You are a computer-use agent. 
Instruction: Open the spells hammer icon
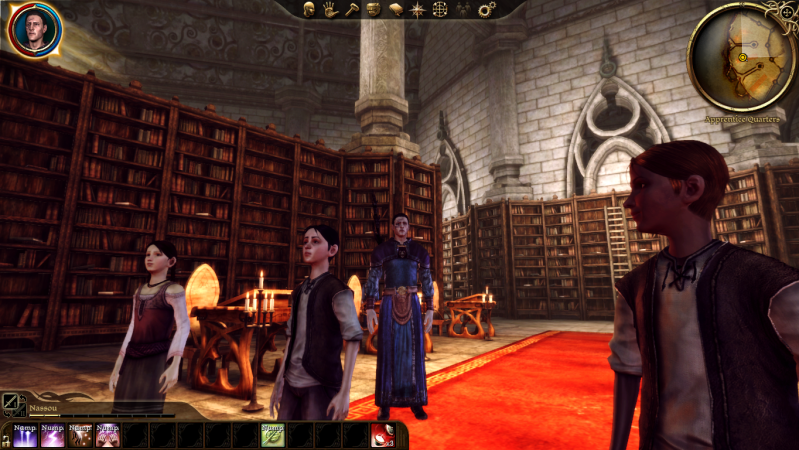pos(351,9)
